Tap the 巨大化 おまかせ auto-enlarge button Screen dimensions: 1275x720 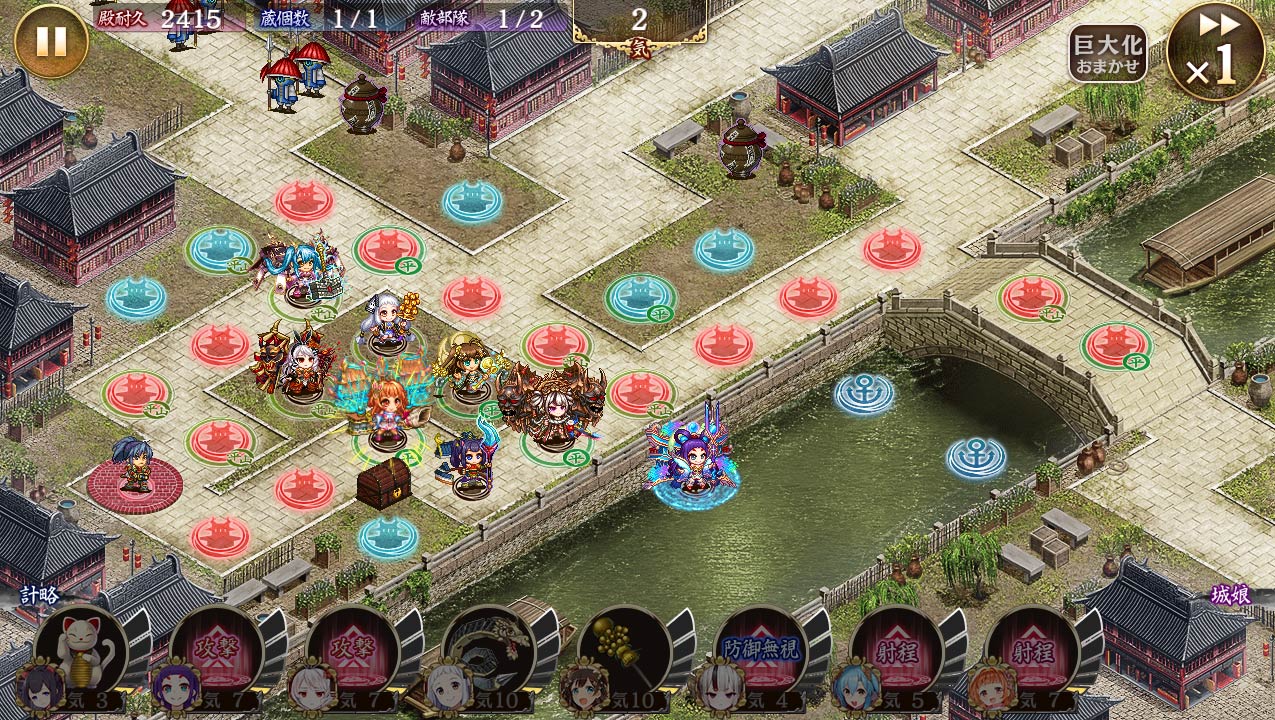point(1107,53)
